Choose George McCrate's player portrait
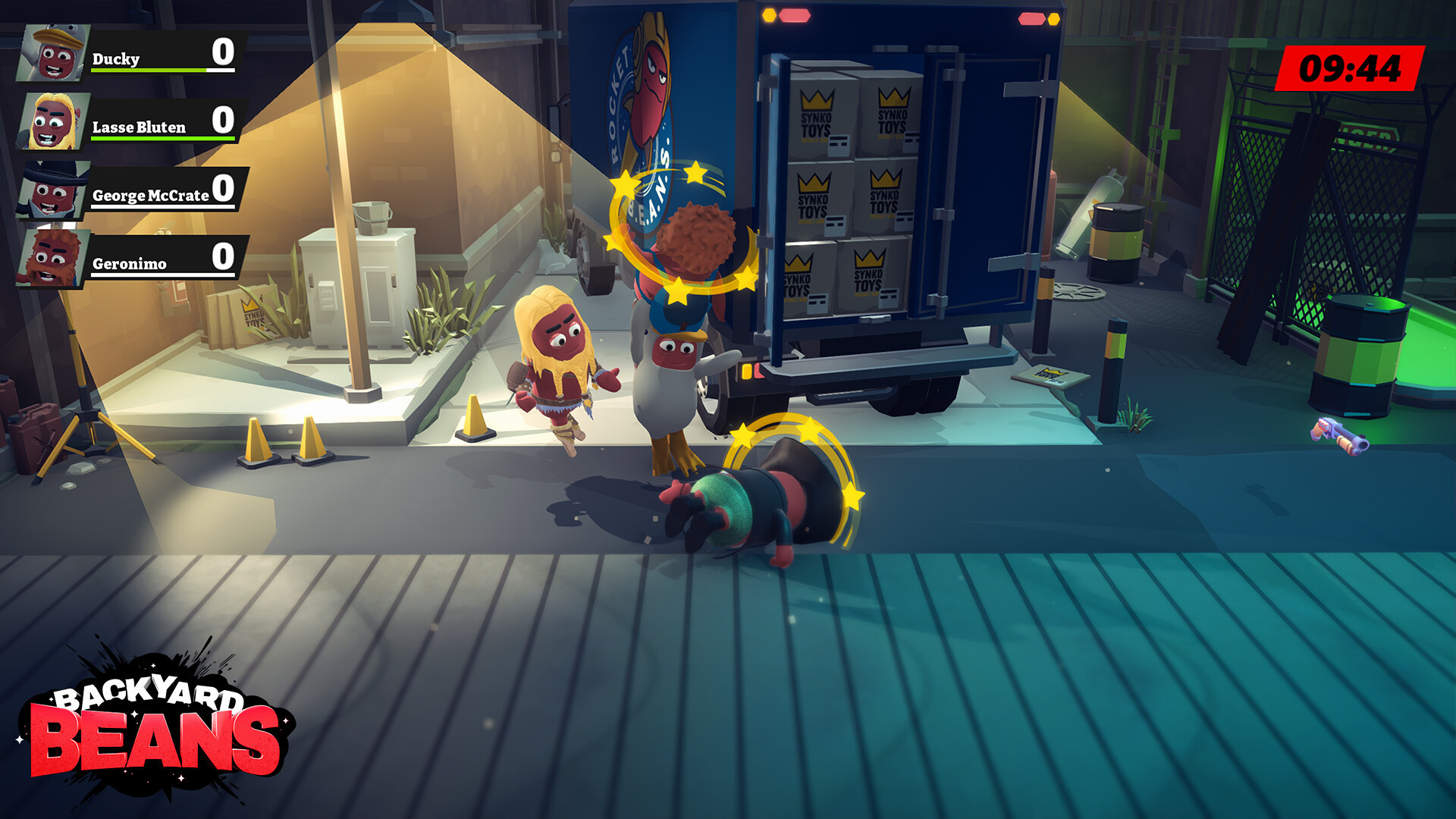The image size is (1456, 819). coord(52,190)
